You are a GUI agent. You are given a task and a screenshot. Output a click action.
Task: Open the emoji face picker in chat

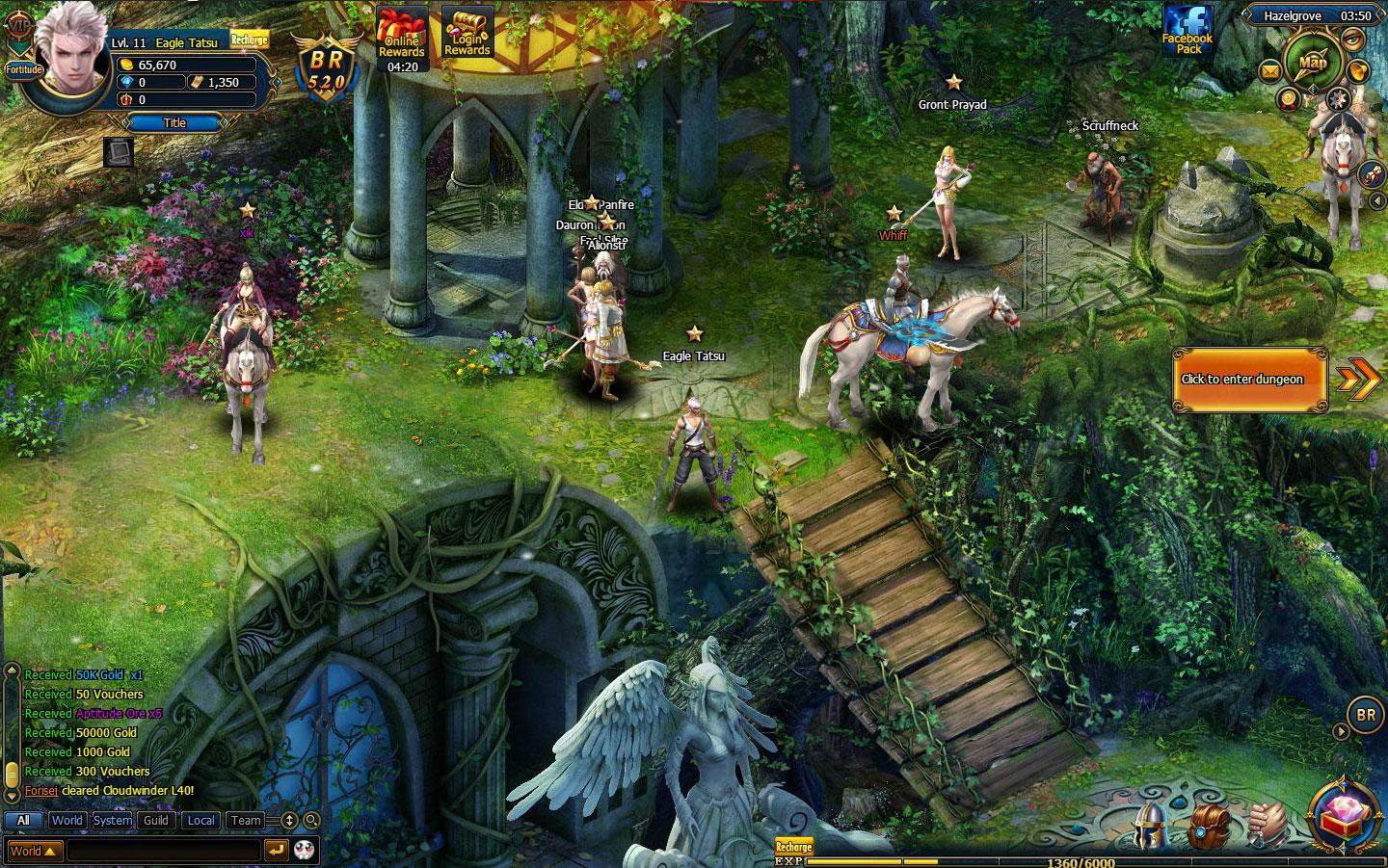click(x=305, y=850)
